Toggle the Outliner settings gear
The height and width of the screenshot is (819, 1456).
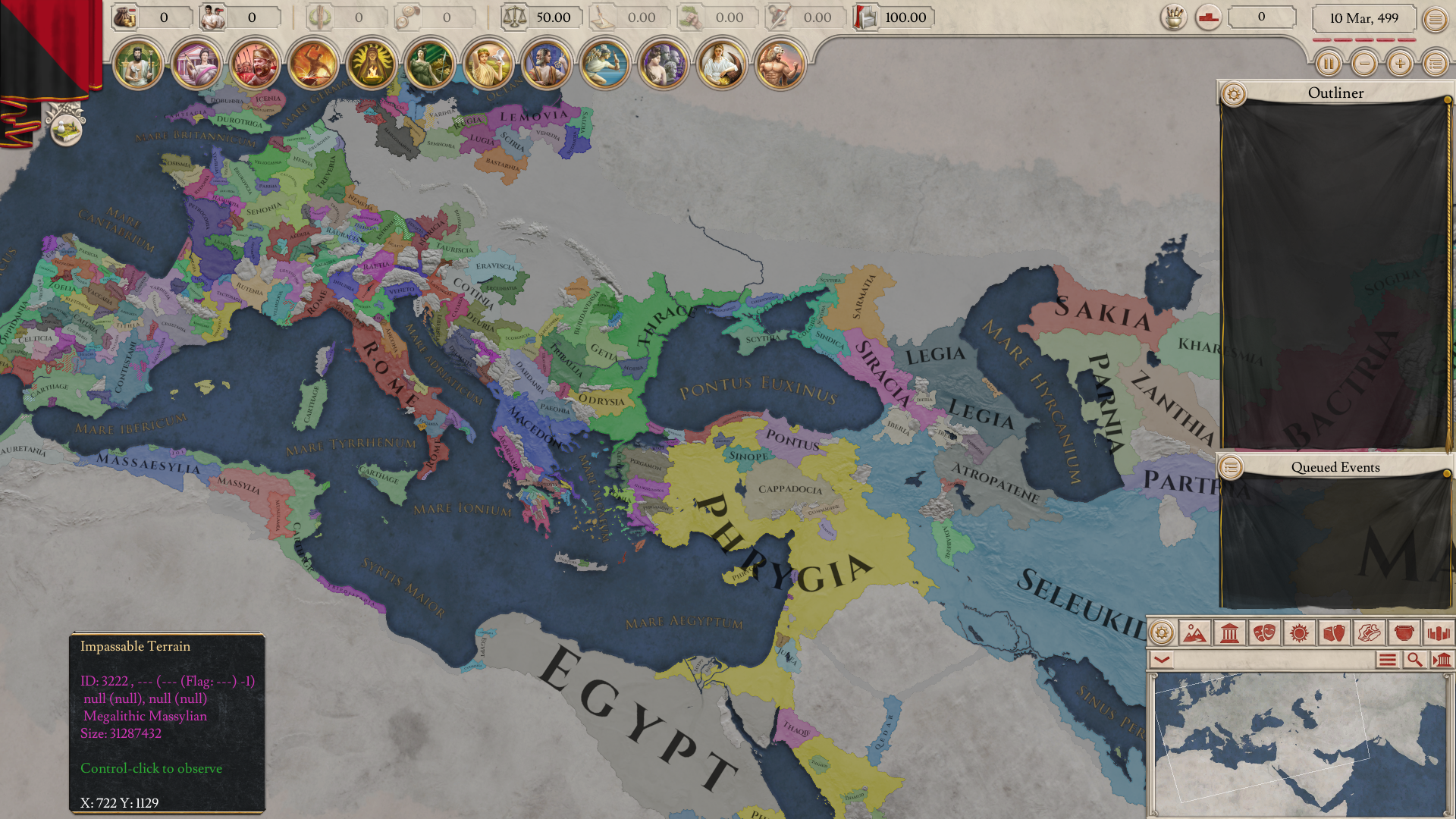click(x=1234, y=93)
